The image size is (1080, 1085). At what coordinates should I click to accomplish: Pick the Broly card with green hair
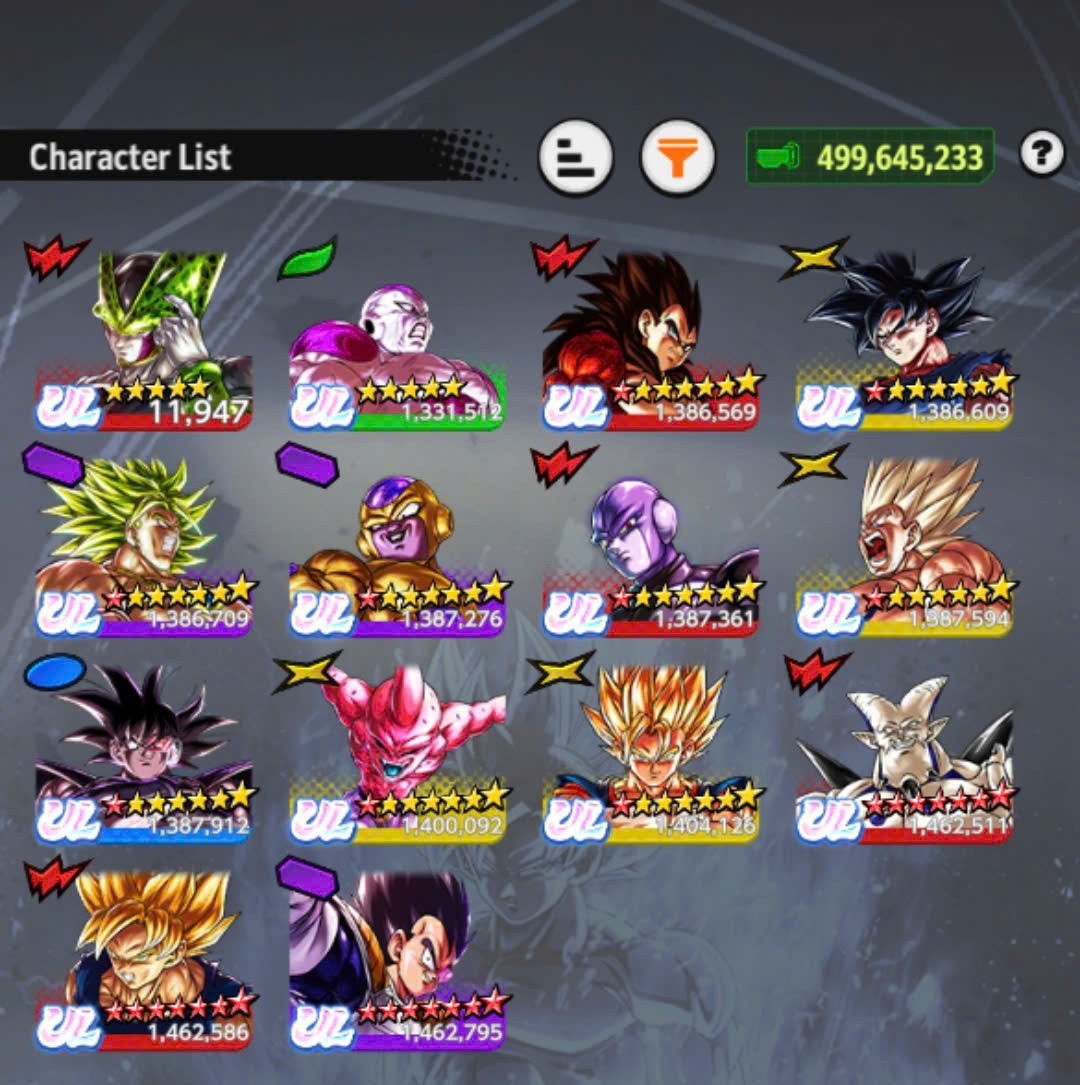click(145, 547)
